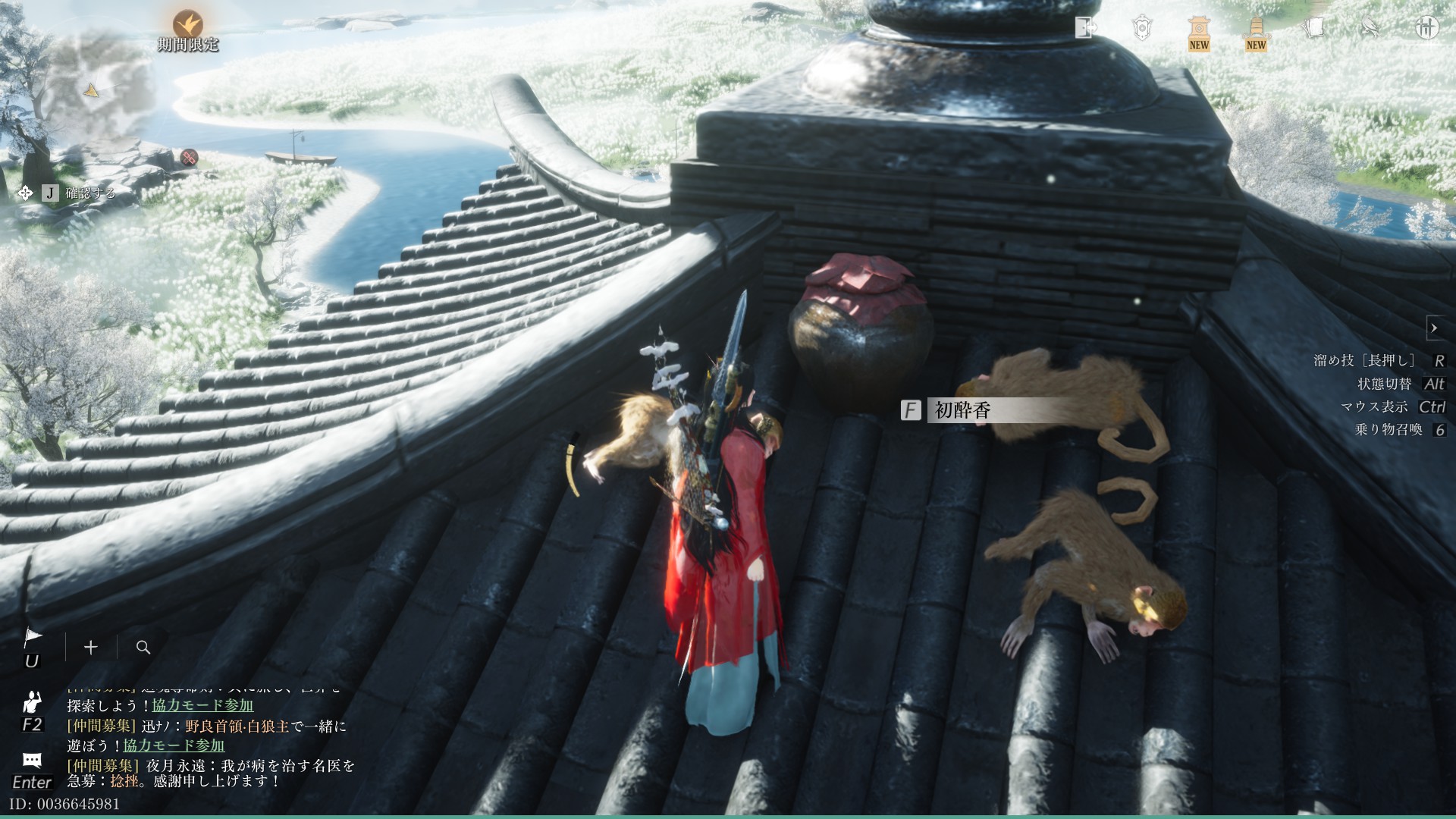The height and width of the screenshot is (819, 1456).
Task: Interact with the 初酔香 prompt label
Action: (962, 410)
